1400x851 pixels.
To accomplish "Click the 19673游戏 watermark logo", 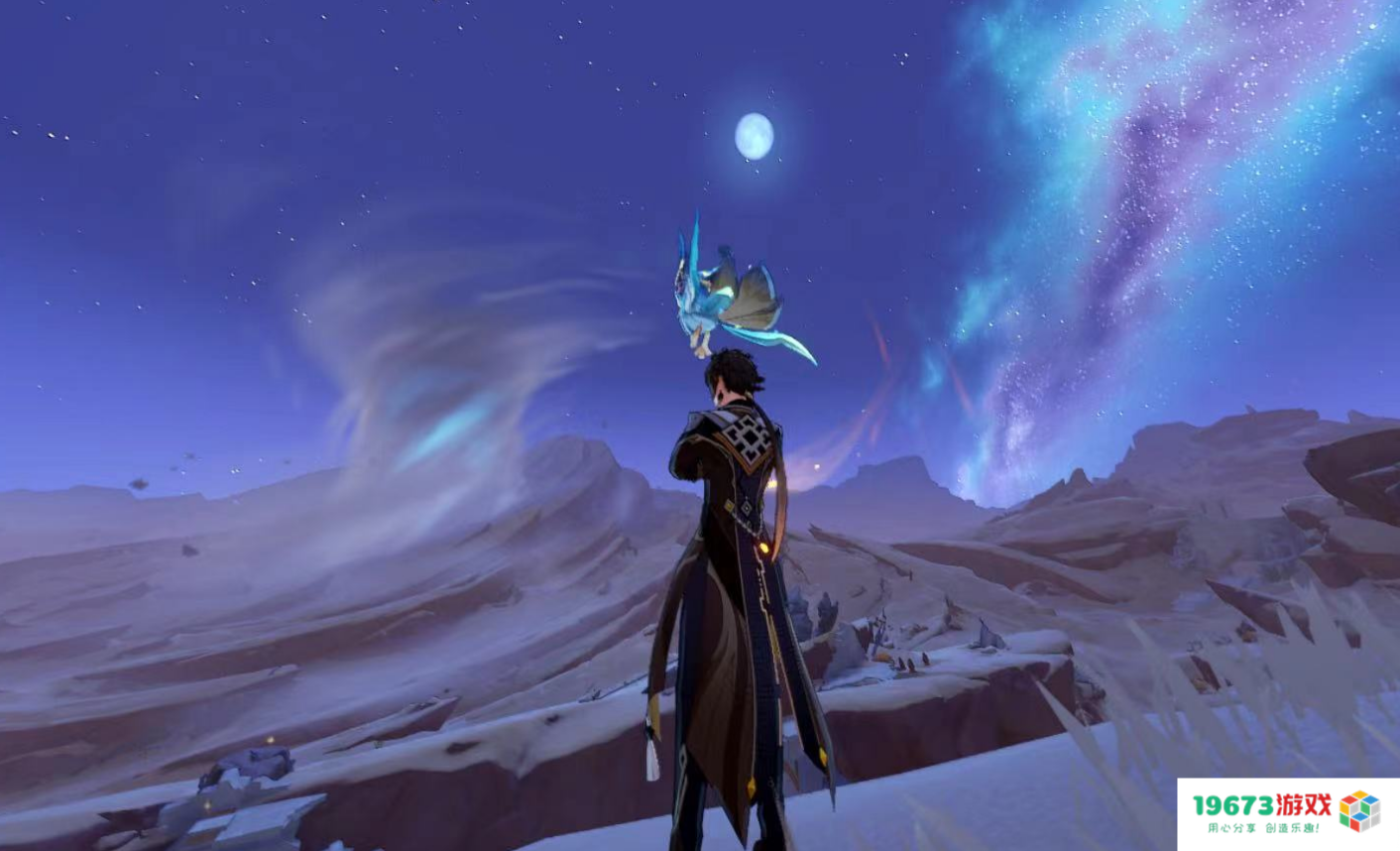I will [1287, 812].
